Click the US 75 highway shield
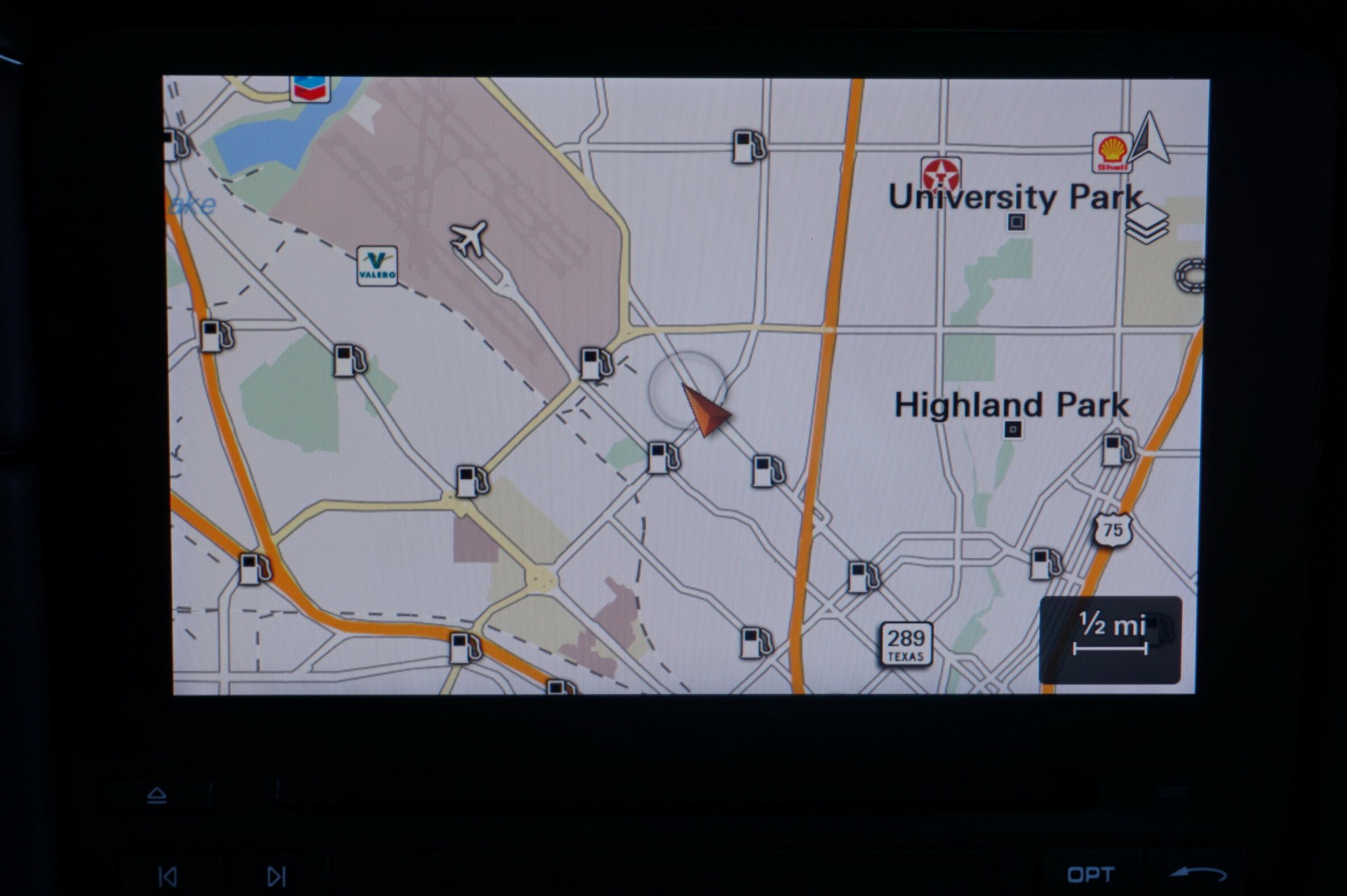The height and width of the screenshot is (896, 1347). tap(1113, 530)
